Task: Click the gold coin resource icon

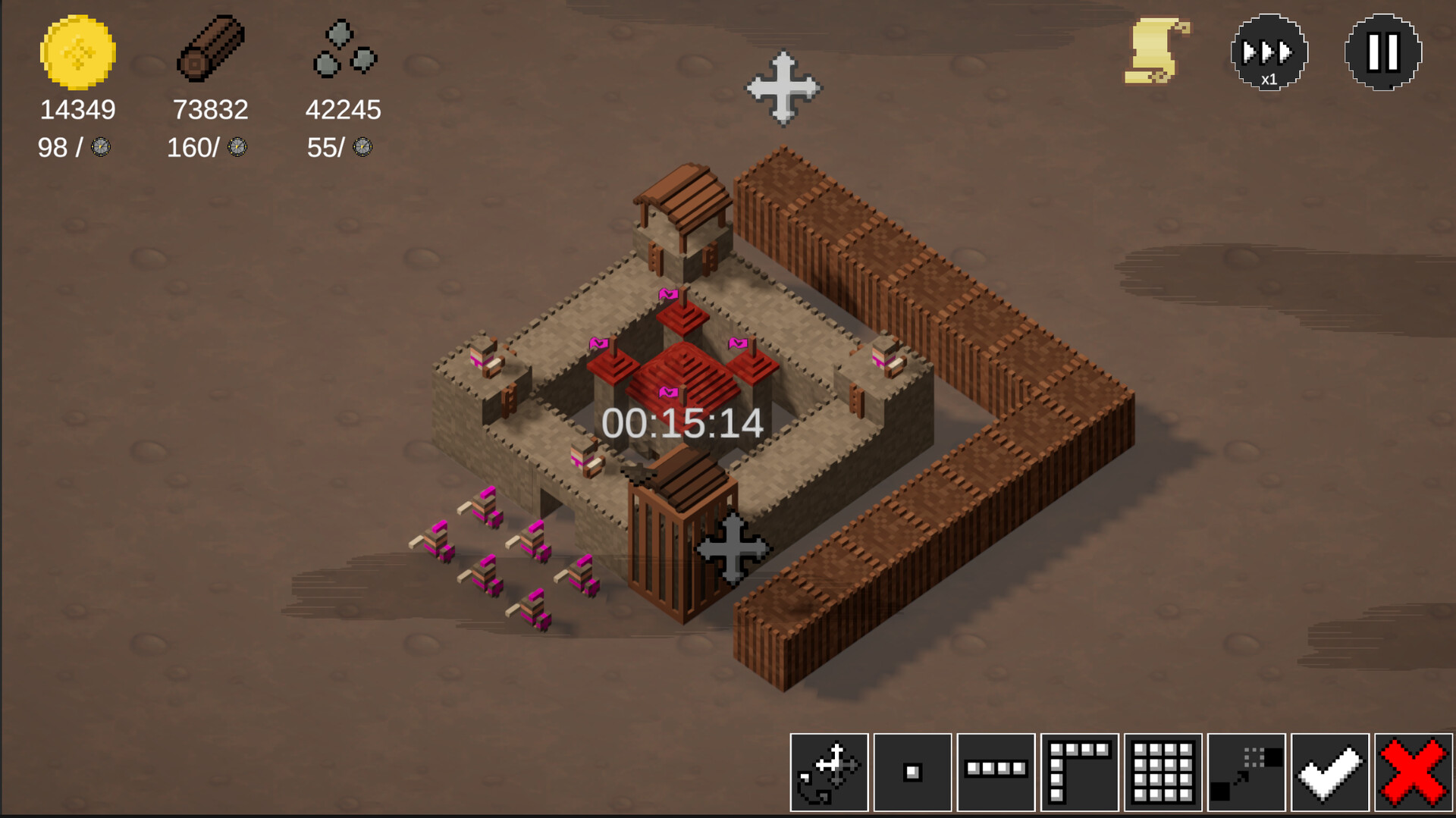Action: [x=75, y=57]
